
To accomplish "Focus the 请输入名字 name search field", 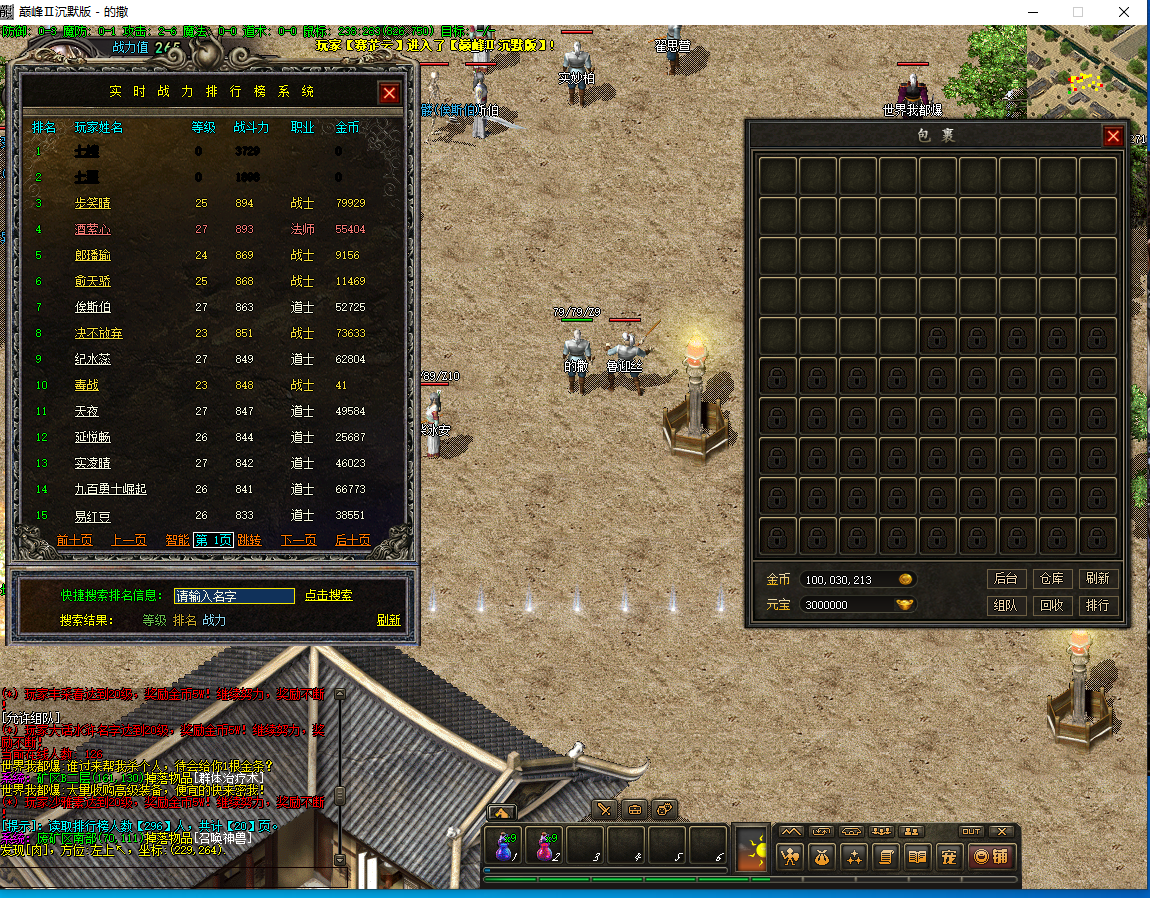I will (234, 596).
